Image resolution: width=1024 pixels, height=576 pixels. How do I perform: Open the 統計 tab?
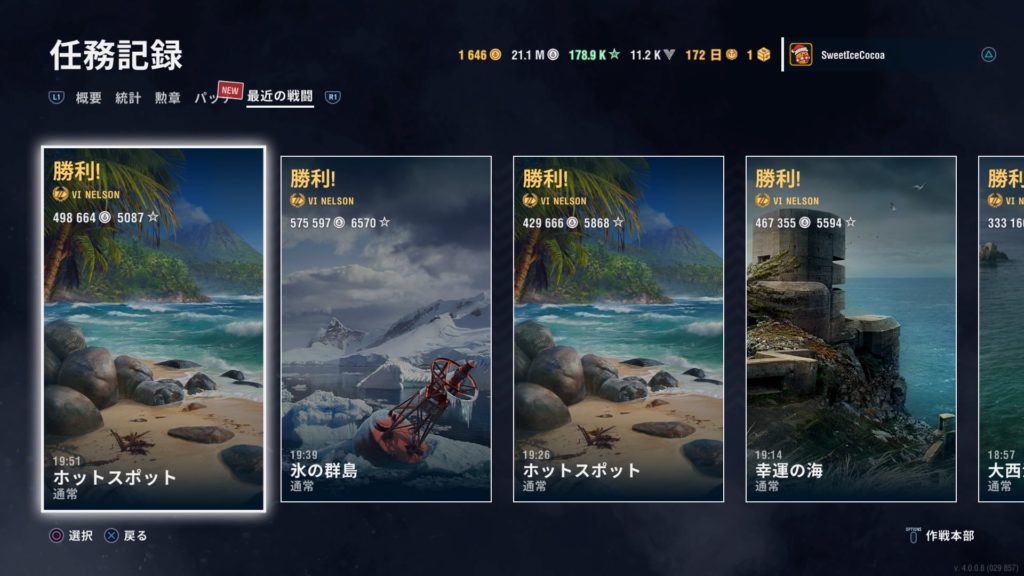(128, 98)
